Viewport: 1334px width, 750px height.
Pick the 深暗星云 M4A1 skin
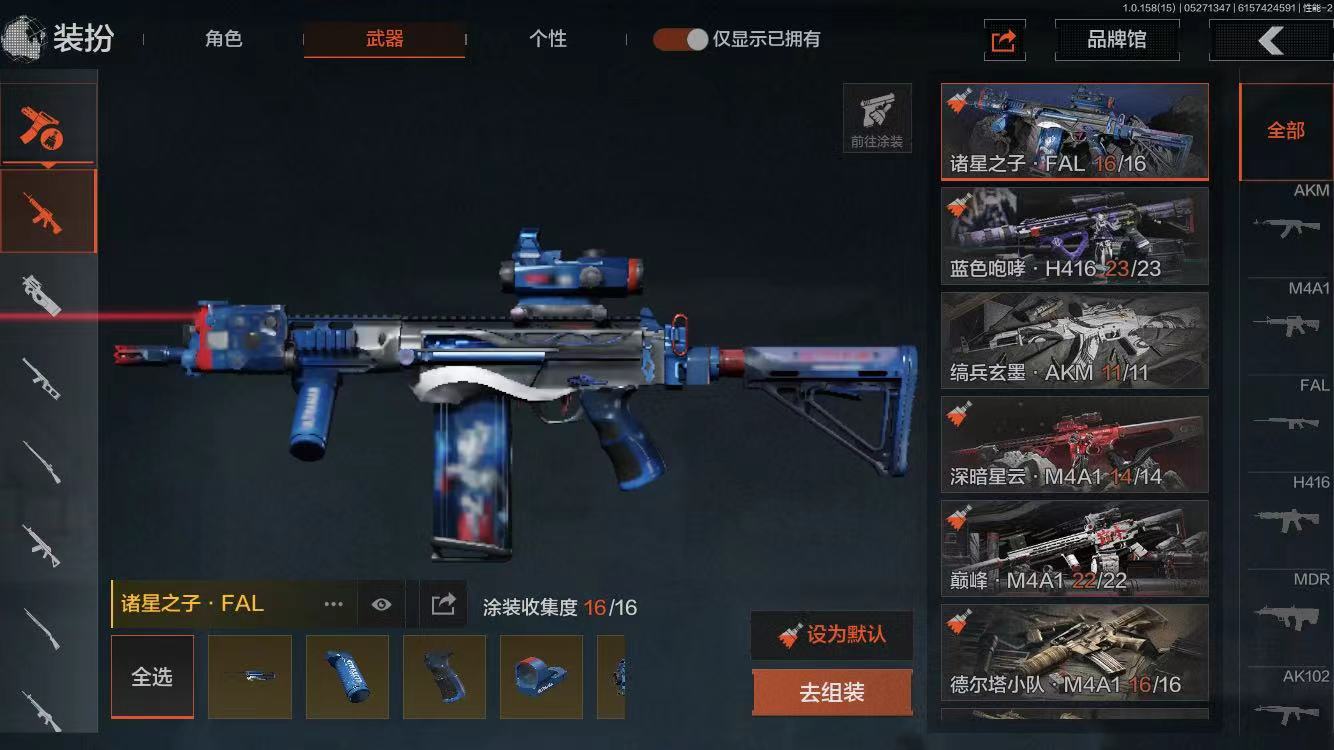pos(1074,444)
